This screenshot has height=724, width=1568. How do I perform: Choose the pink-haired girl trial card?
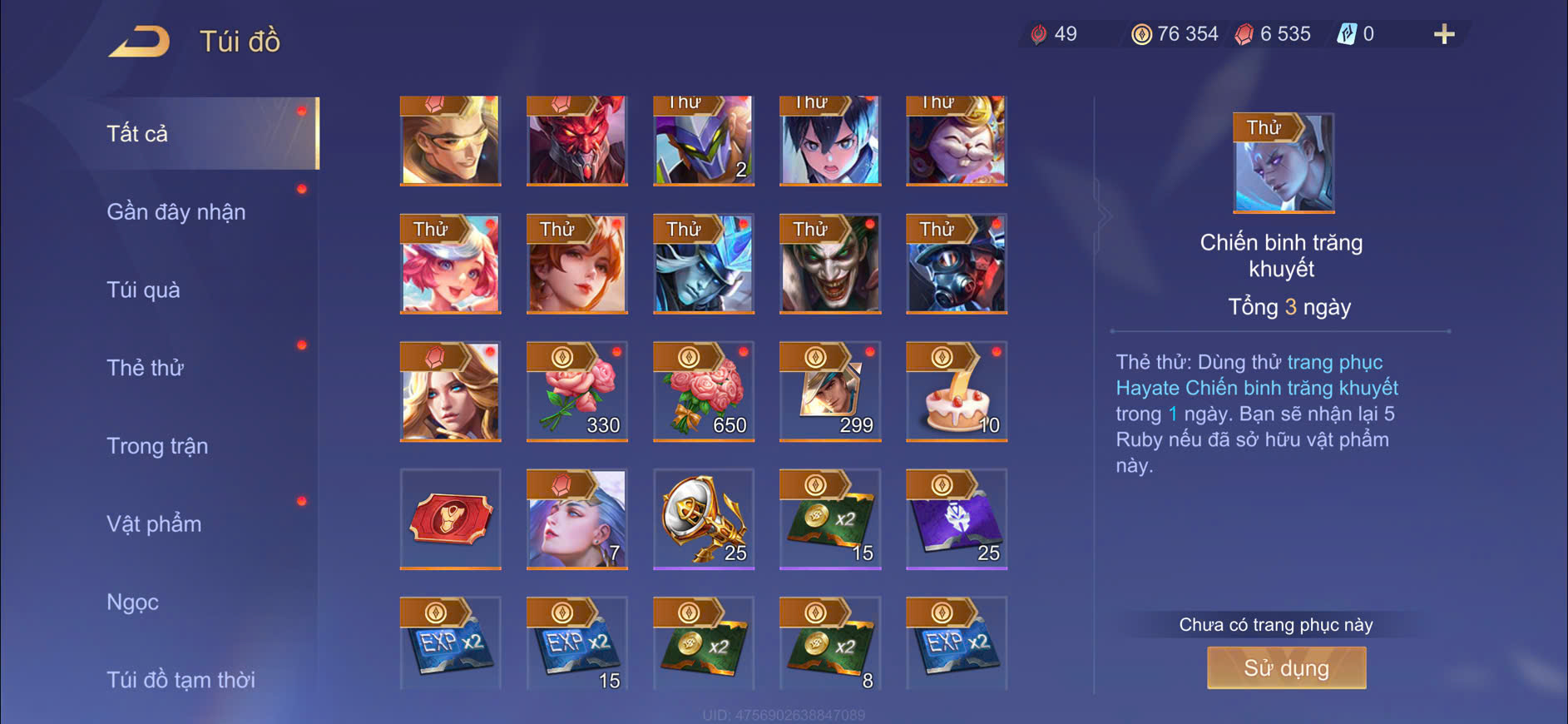click(x=450, y=264)
